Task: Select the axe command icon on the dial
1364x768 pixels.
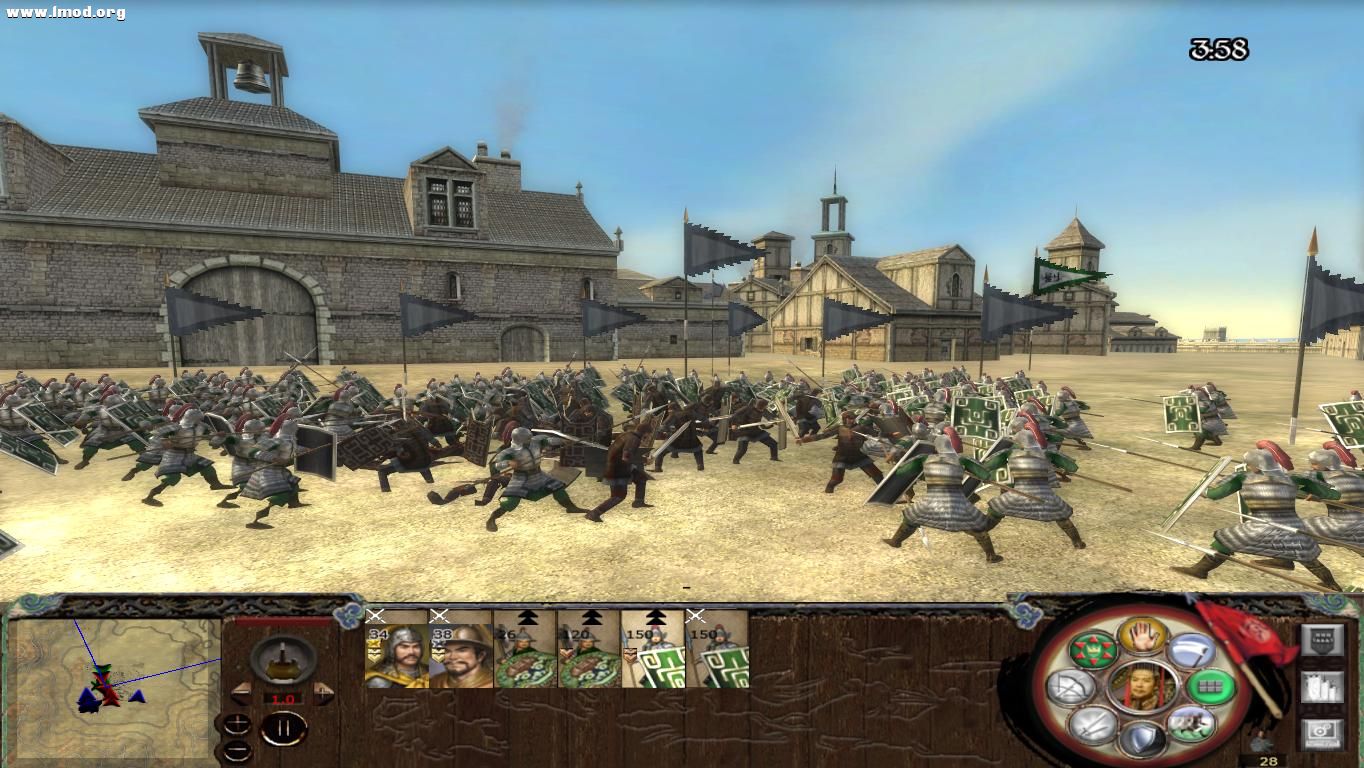Action: (1191, 650)
